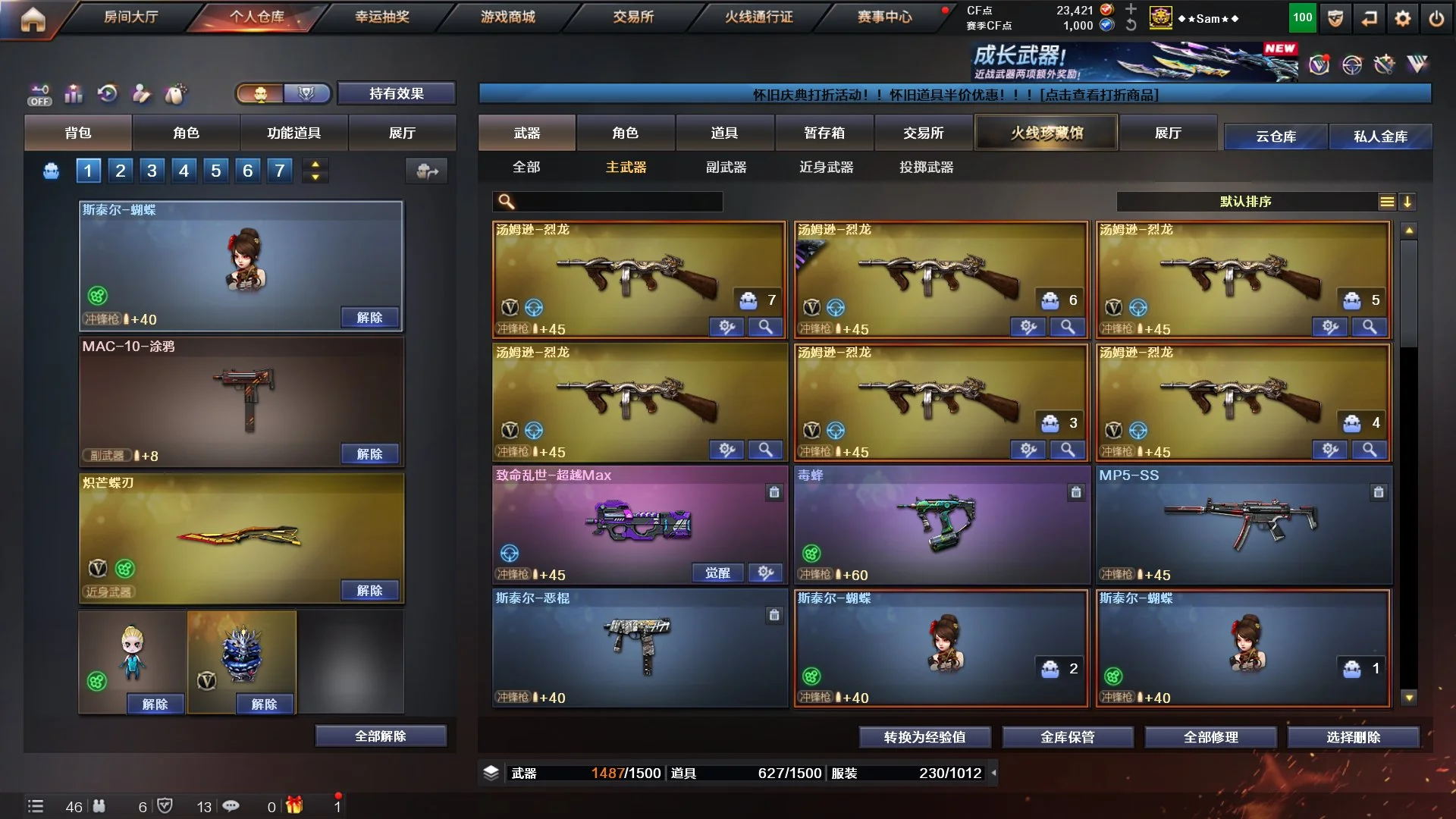1456x819 pixels.
Task: Open settings with the gear icon
Action: (1402, 19)
